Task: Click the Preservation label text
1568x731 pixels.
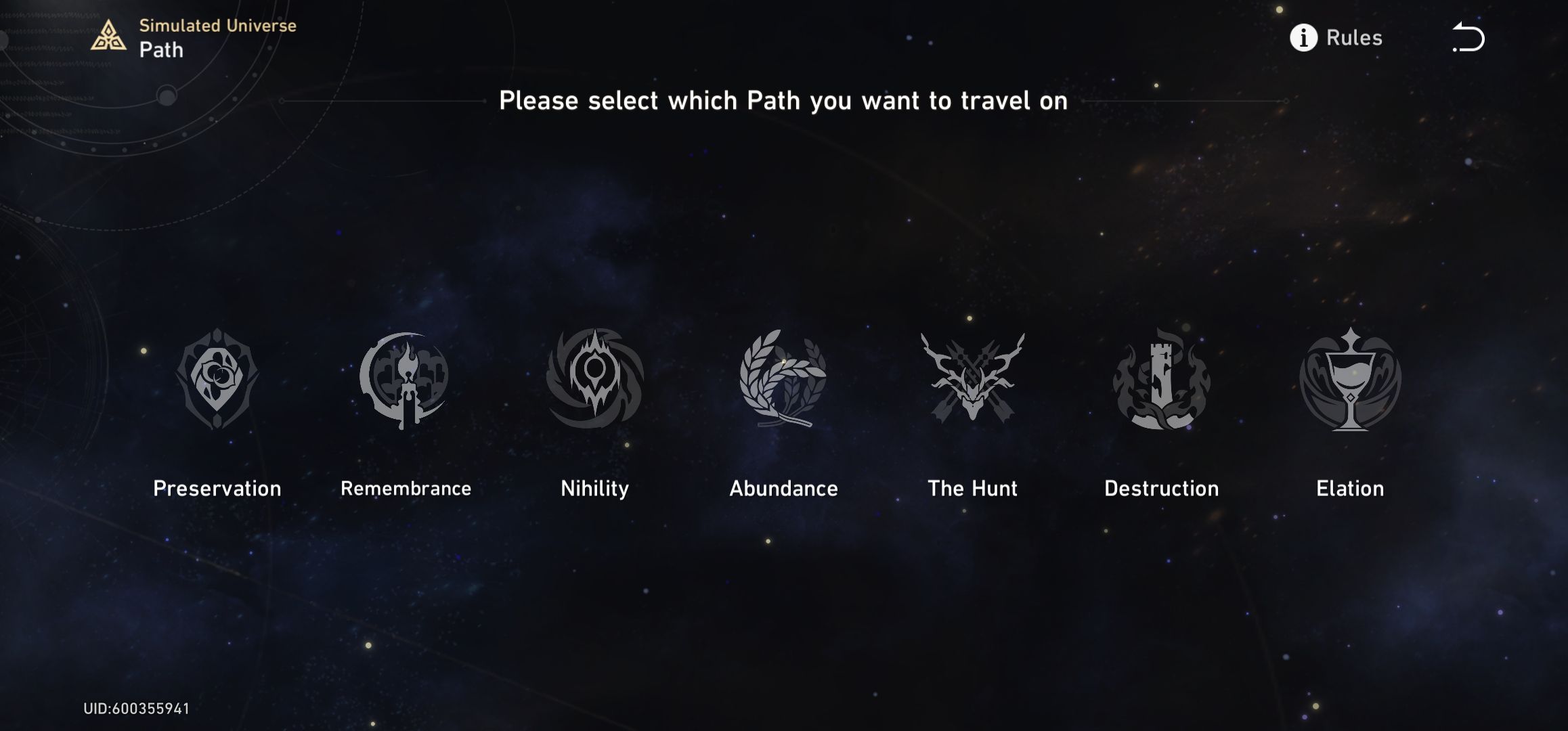Action: pos(218,488)
